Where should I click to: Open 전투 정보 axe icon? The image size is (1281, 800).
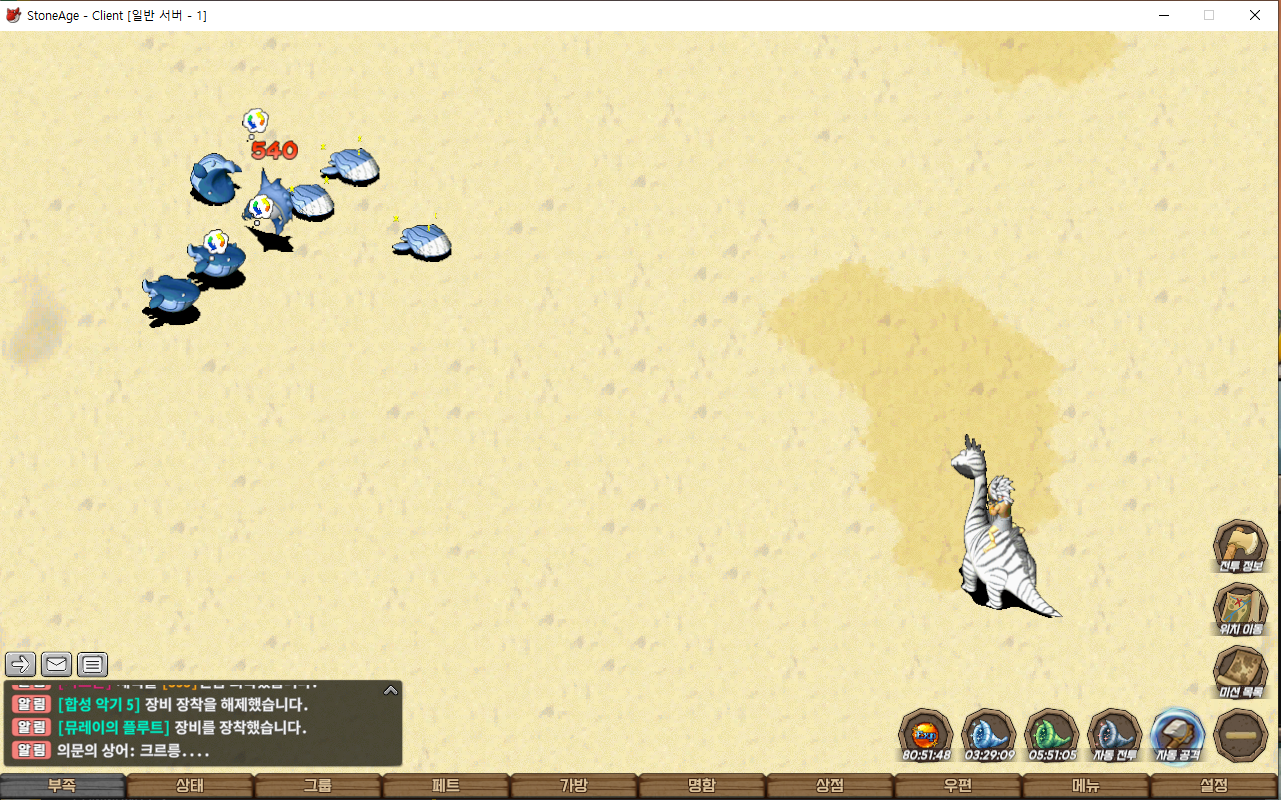[x=1241, y=546]
